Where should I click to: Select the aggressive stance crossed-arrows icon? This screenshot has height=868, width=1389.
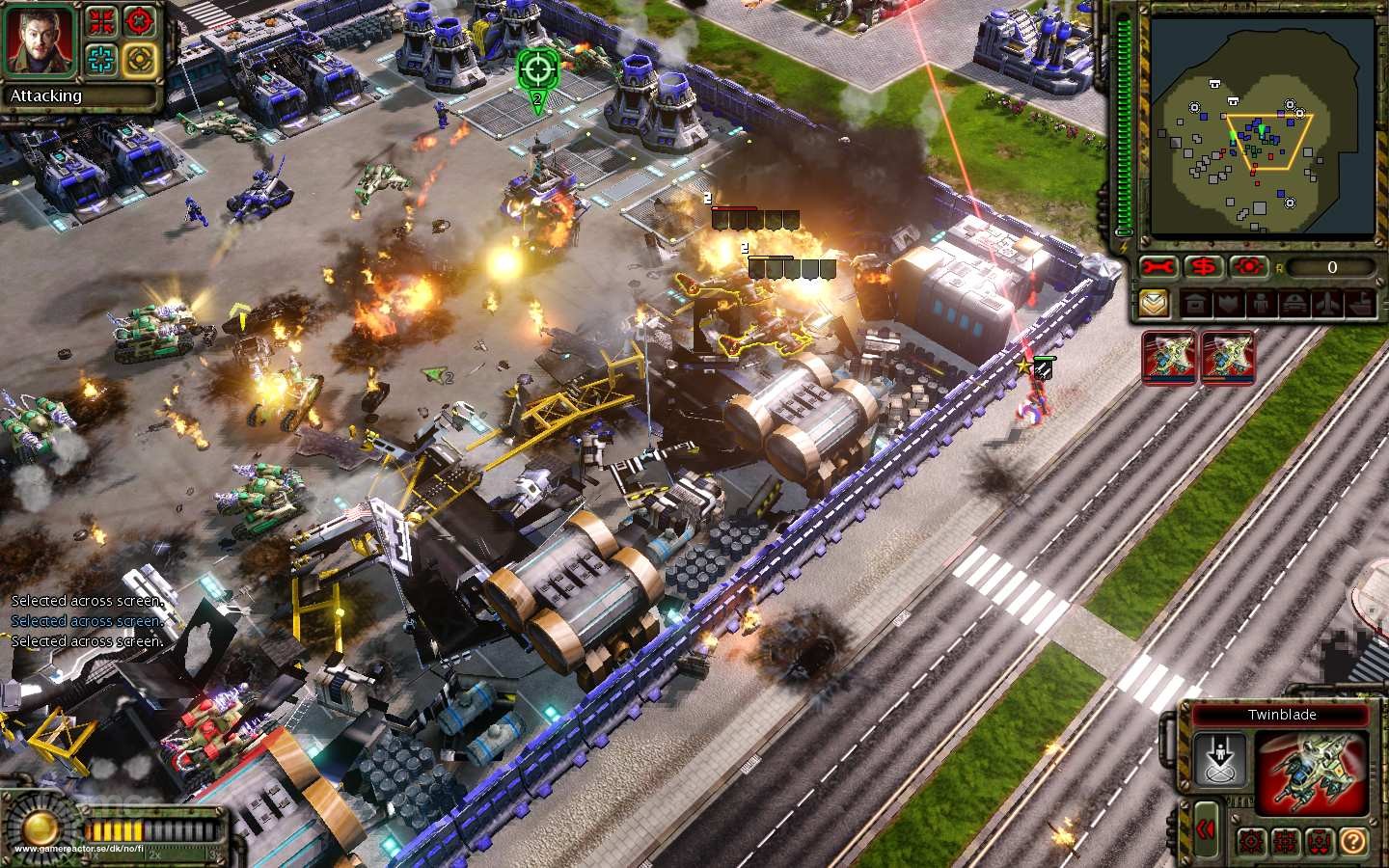click(100, 22)
